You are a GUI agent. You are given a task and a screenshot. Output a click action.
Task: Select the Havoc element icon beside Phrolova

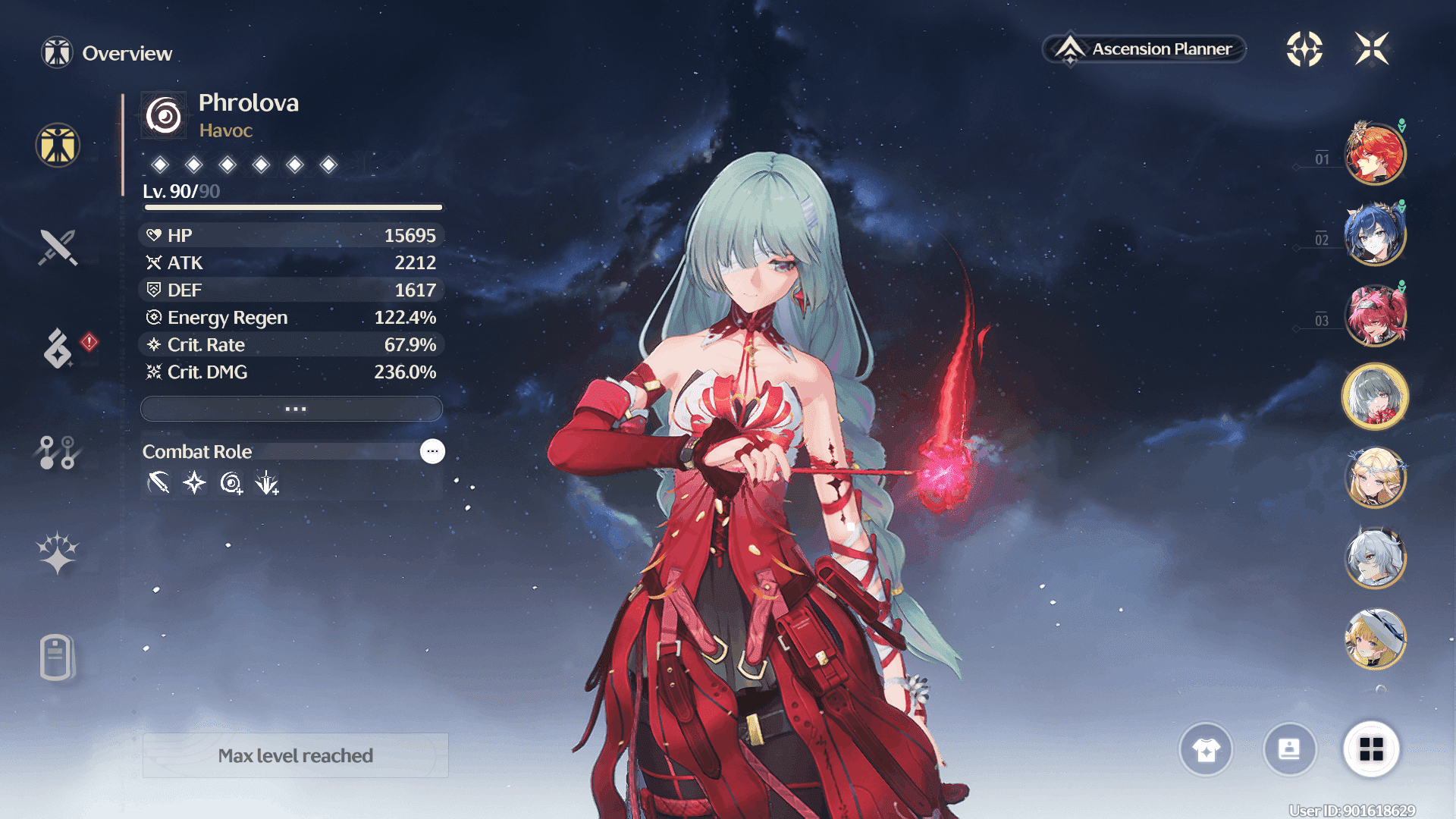[x=164, y=116]
